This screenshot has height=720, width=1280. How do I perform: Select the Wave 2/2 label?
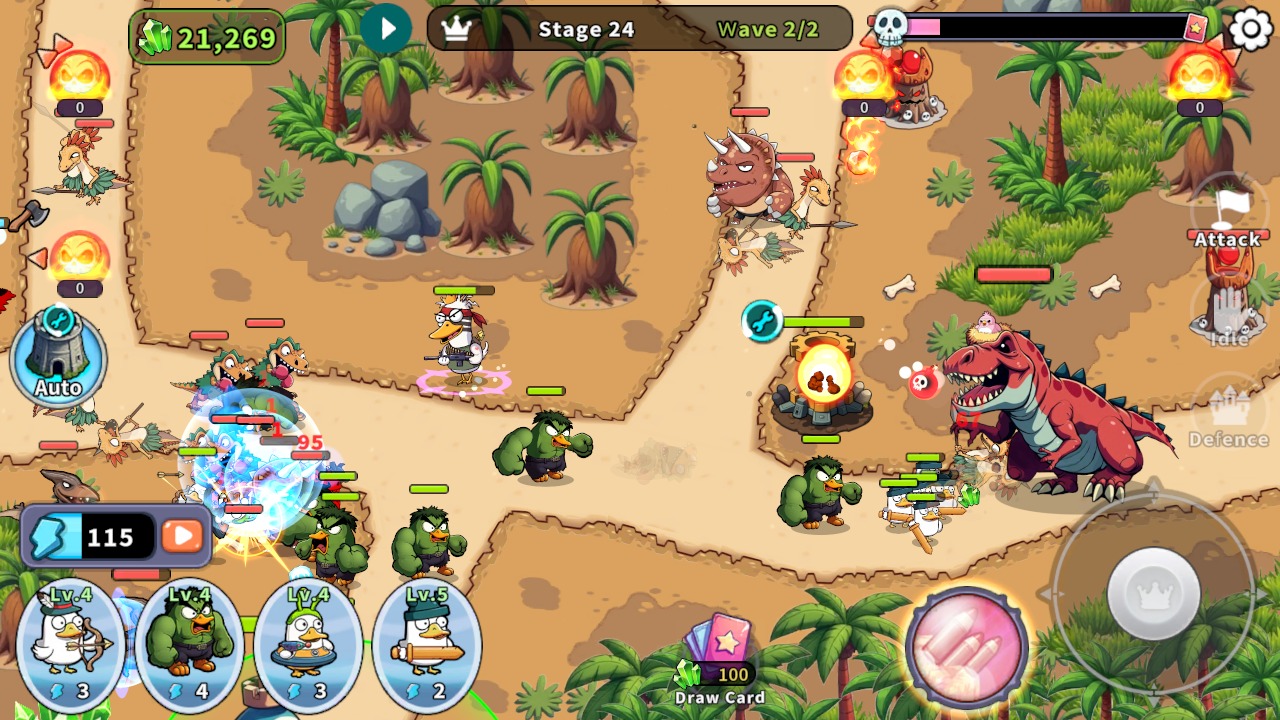pyautogui.click(x=773, y=29)
